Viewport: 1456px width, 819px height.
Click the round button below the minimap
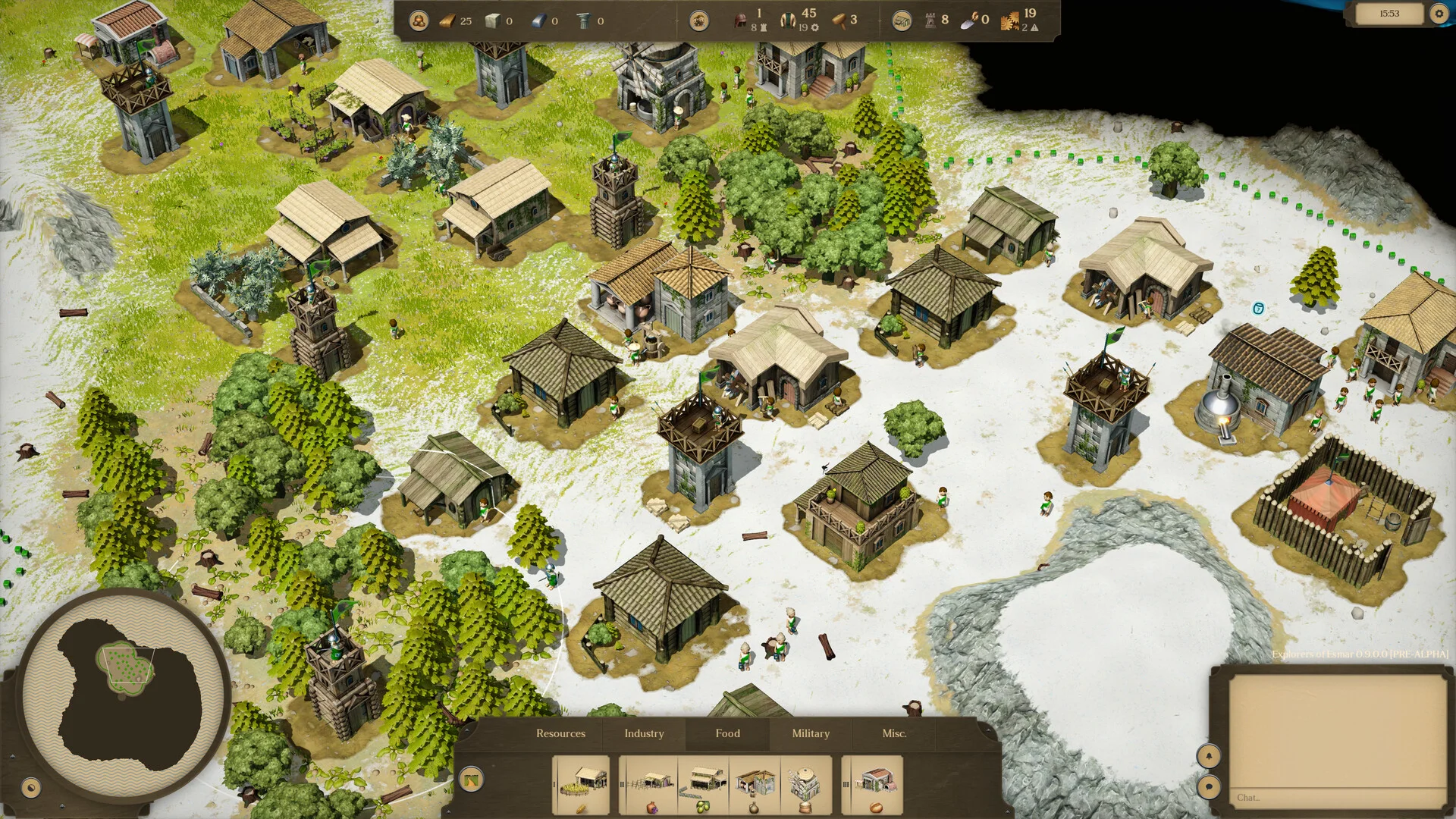(31, 788)
